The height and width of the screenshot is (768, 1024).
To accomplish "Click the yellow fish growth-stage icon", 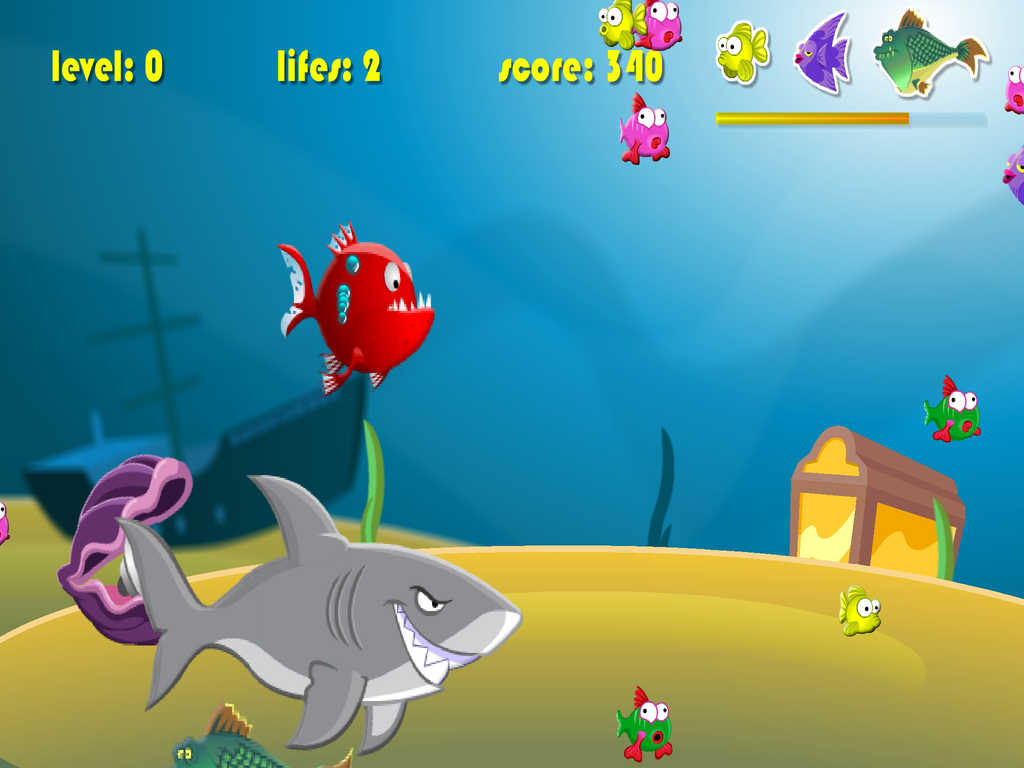I will pyautogui.click(x=741, y=52).
